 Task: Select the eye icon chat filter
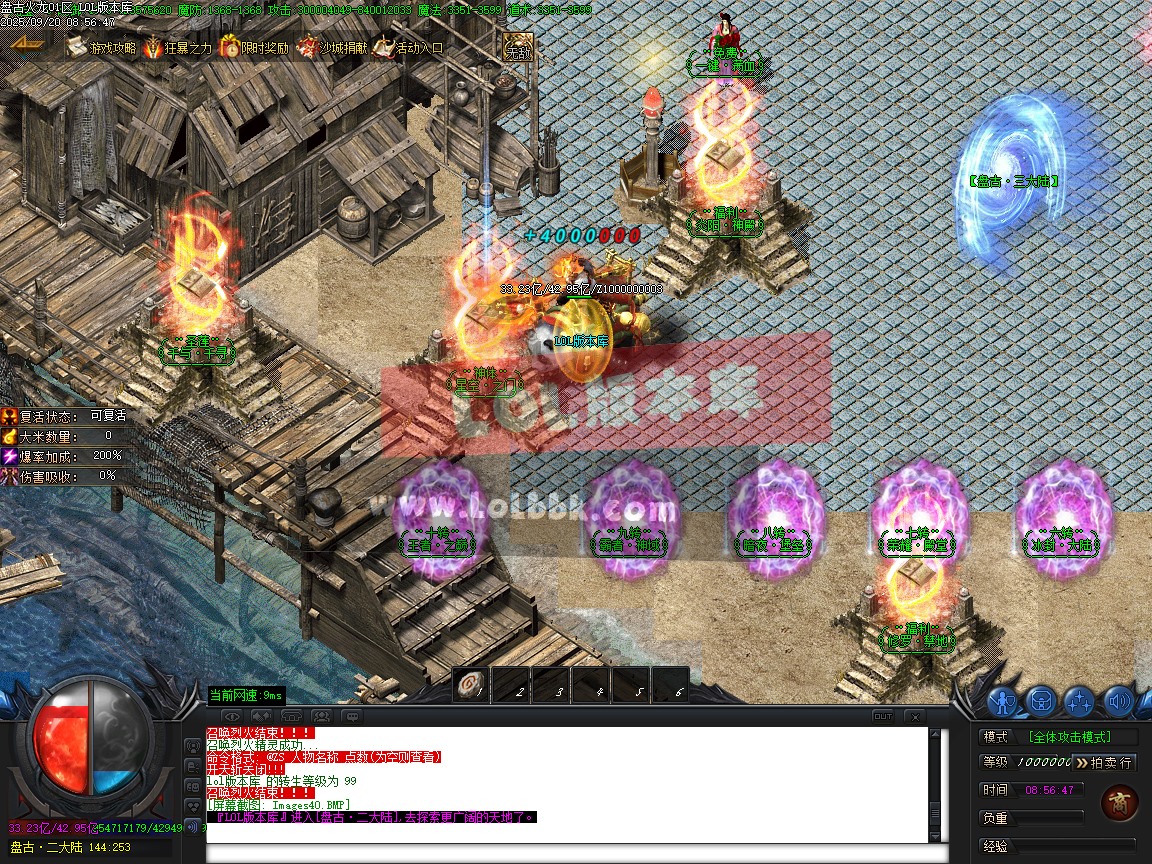click(x=232, y=716)
